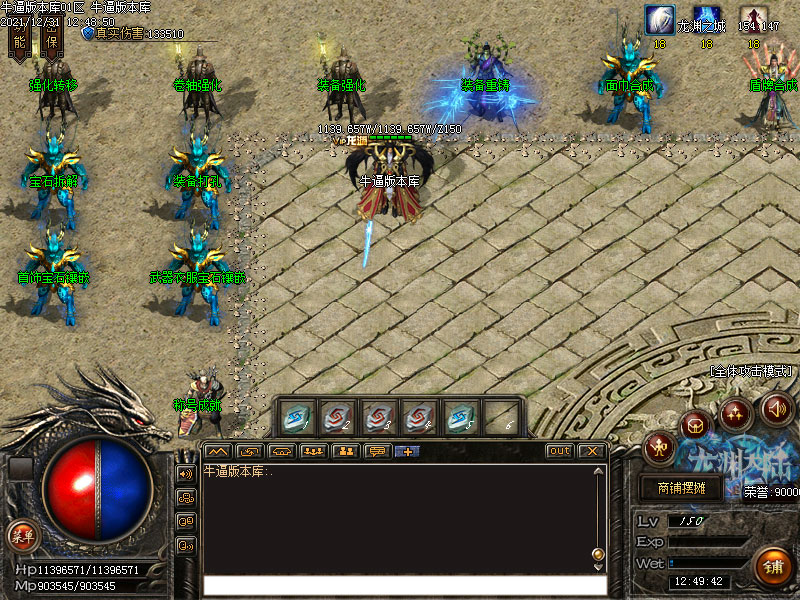The width and height of the screenshot is (800, 600).
Task: Click the white feather buff icon
Action: click(659, 19)
